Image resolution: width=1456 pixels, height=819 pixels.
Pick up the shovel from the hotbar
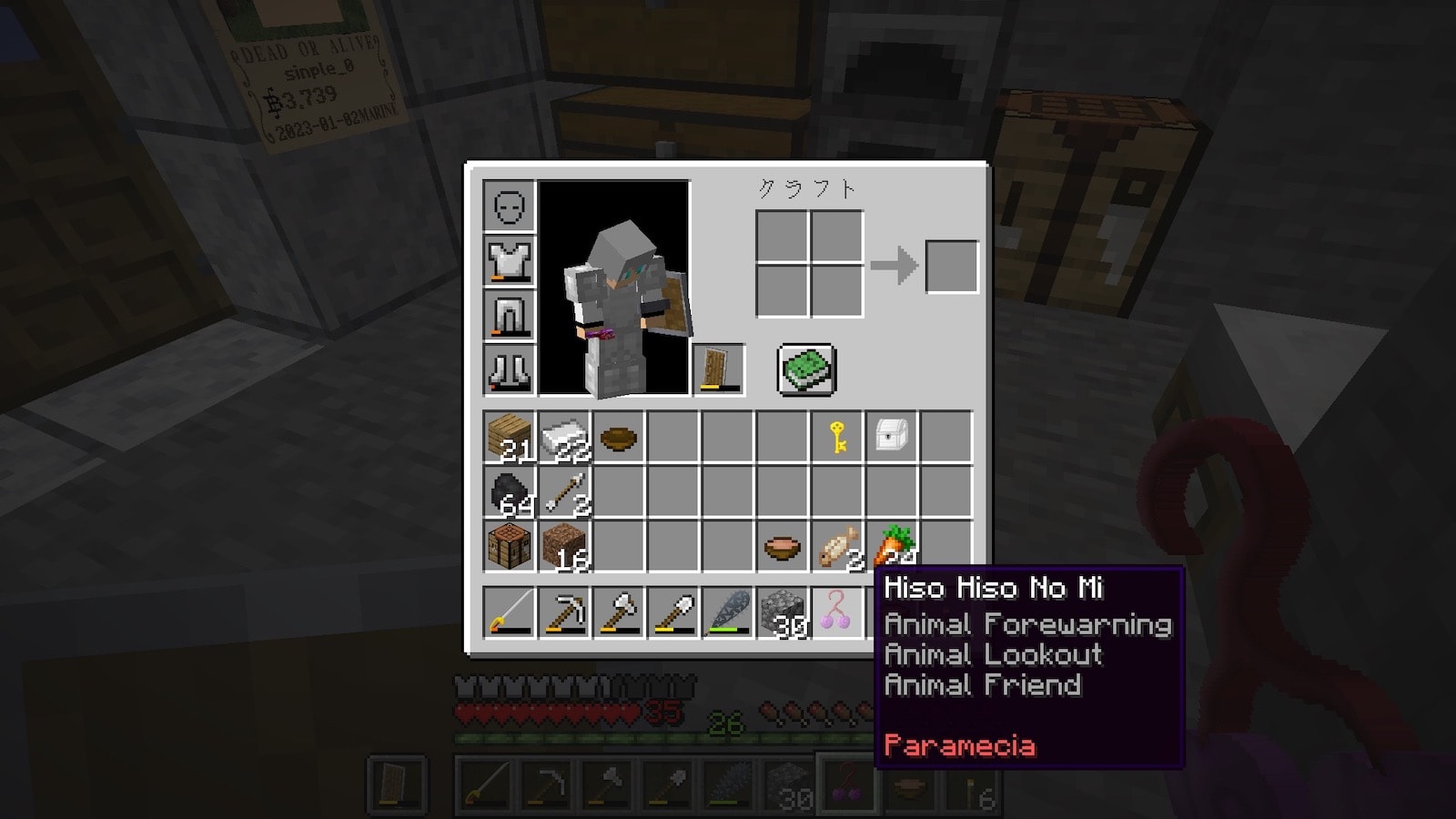click(673, 612)
